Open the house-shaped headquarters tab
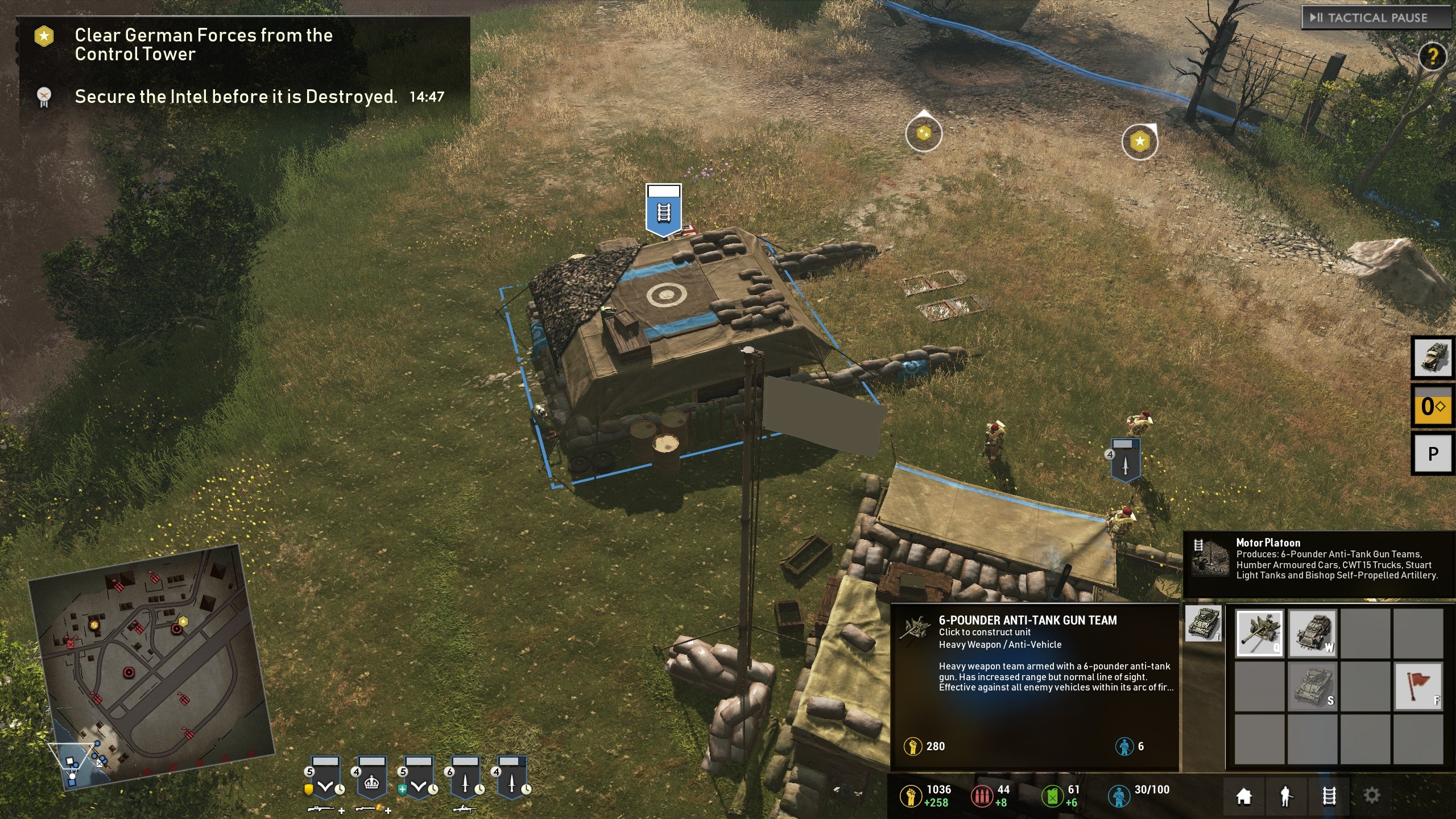The height and width of the screenshot is (819, 1456). click(1244, 796)
